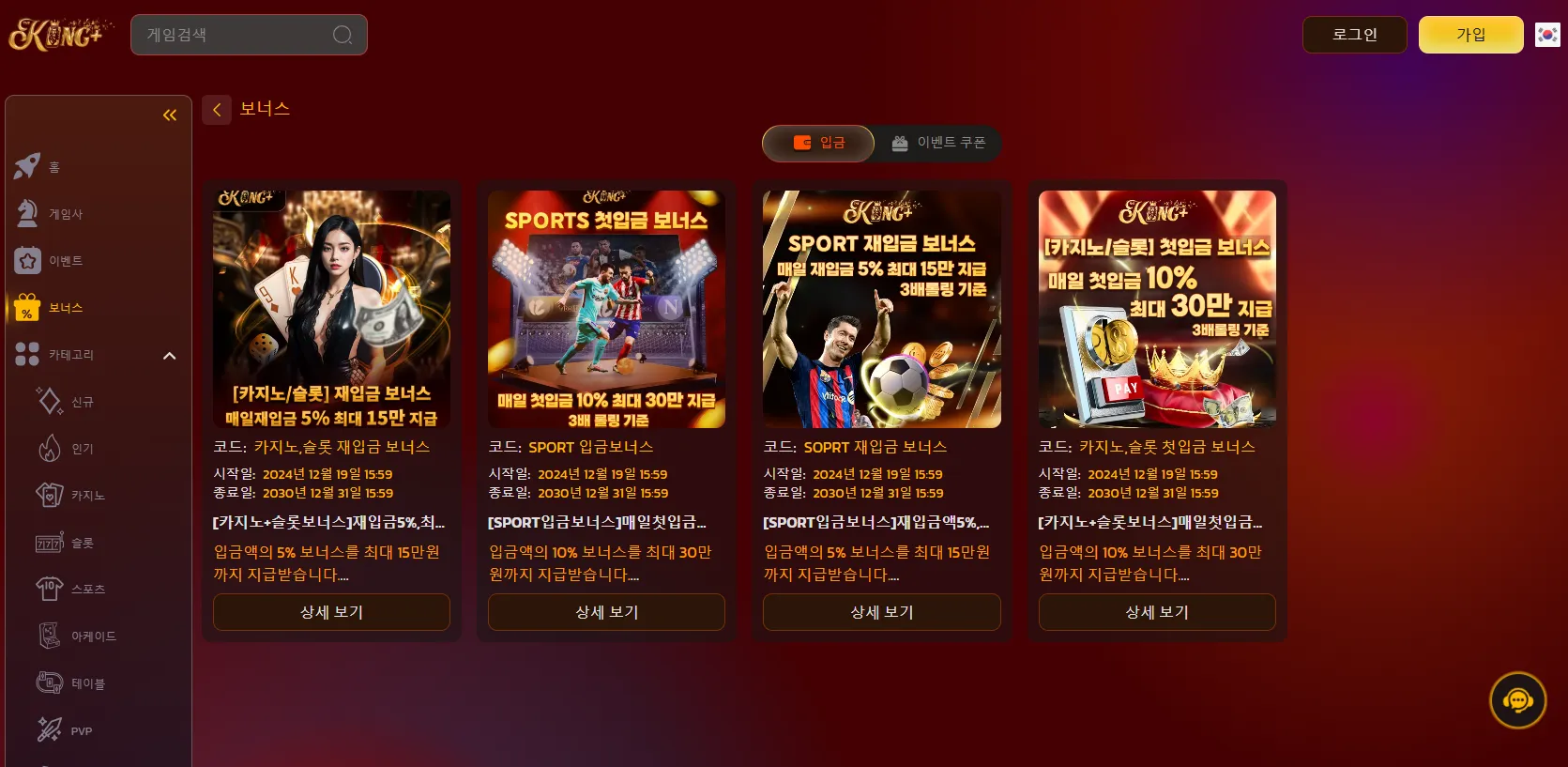The height and width of the screenshot is (767, 1568).
Task: Click the back arrow beside 보너스 title
Action: pyautogui.click(x=217, y=110)
